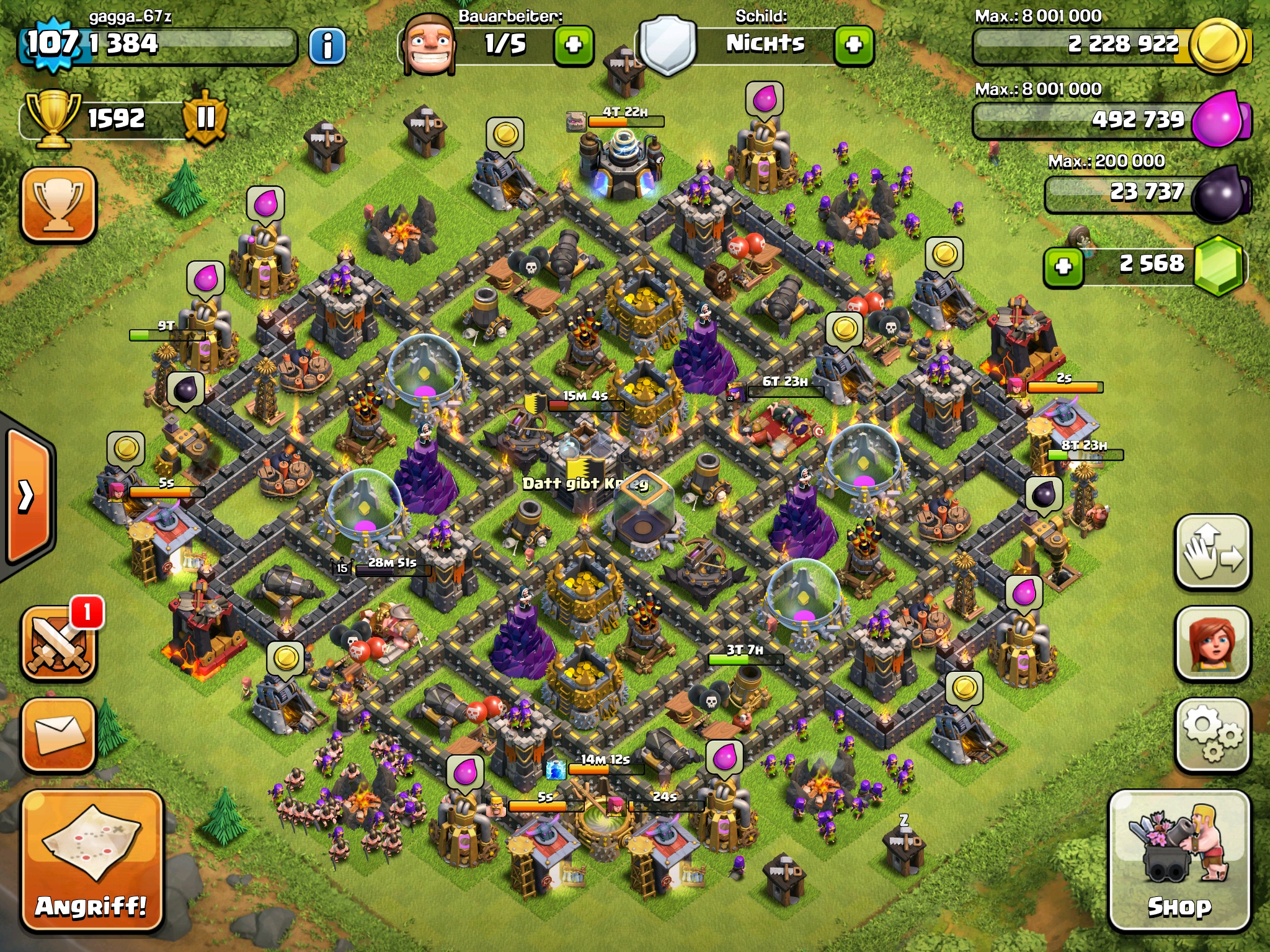
Task: Expand the orange arrow side panel
Action: (x=28, y=496)
